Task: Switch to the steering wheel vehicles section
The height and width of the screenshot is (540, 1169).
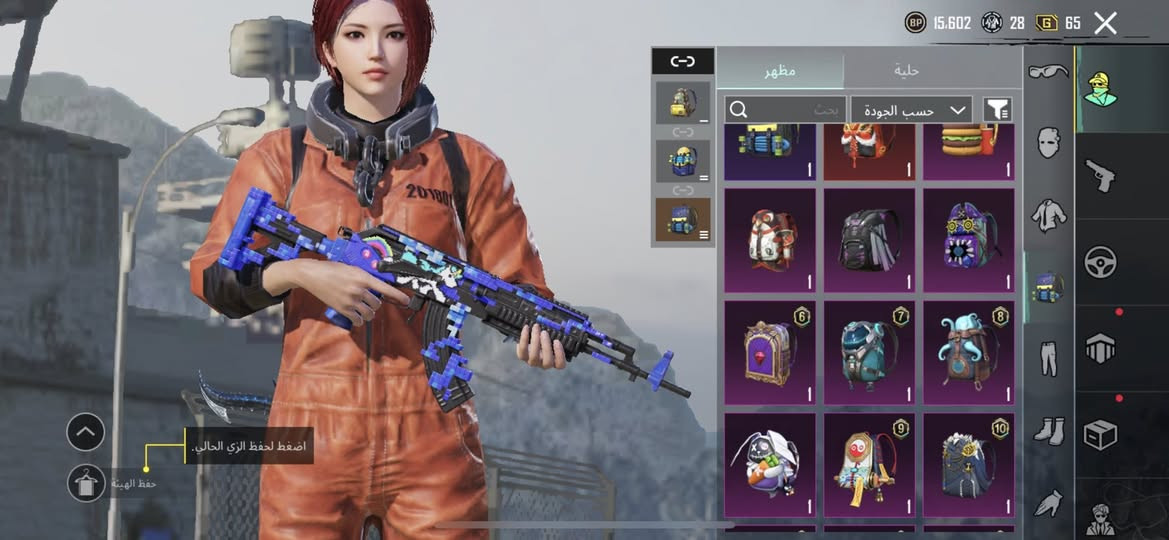Action: coord(1101,262)
